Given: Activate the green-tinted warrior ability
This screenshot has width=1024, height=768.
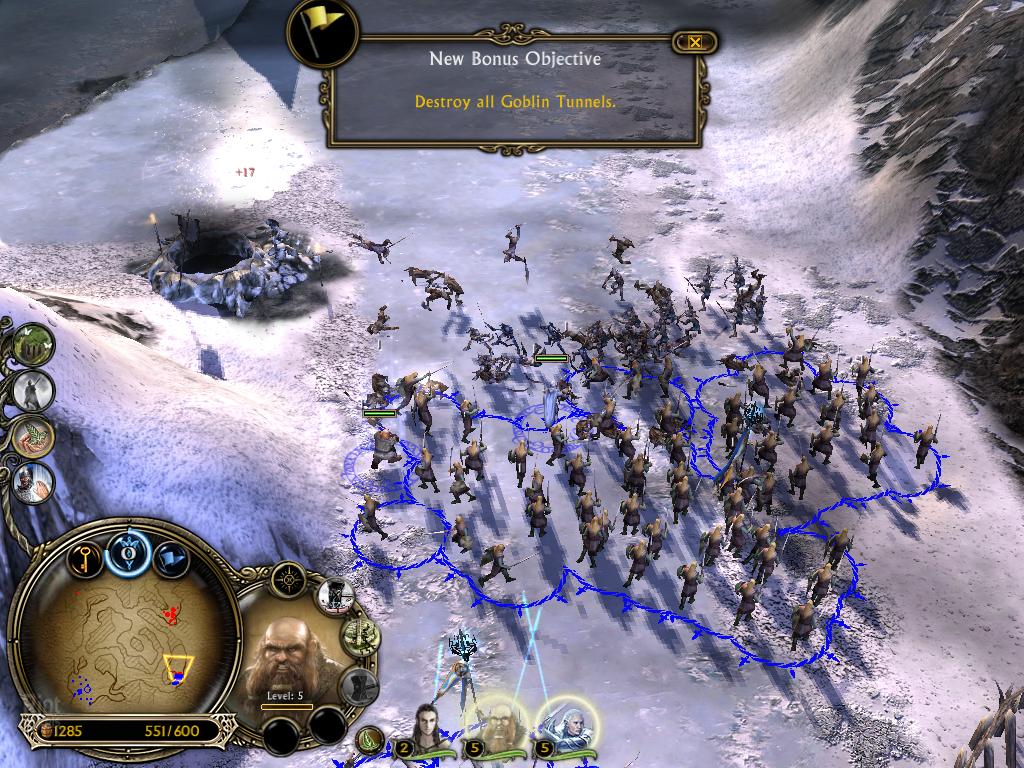Looking at the screenshot, I should (357, 637).
